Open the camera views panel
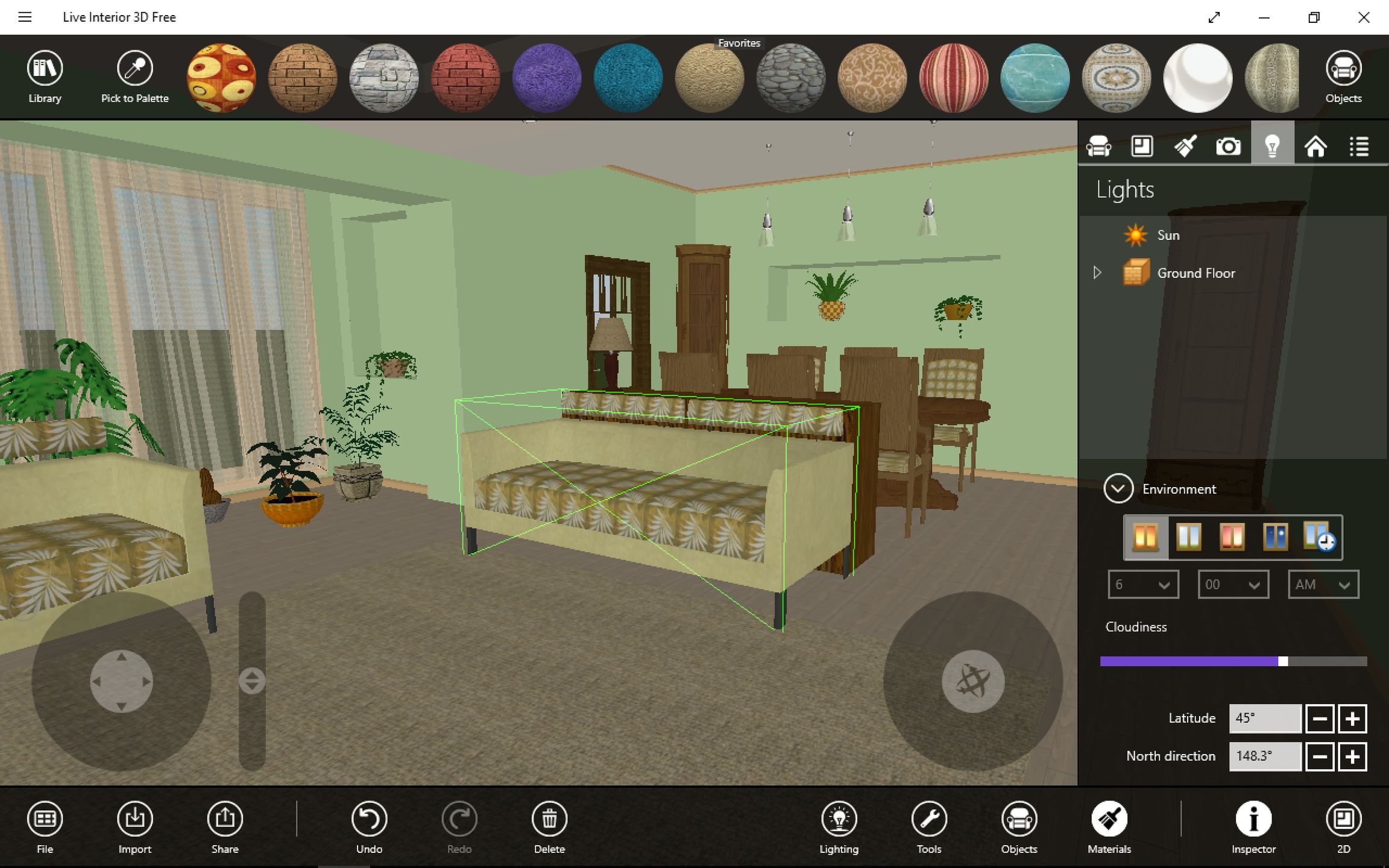 1227,145
